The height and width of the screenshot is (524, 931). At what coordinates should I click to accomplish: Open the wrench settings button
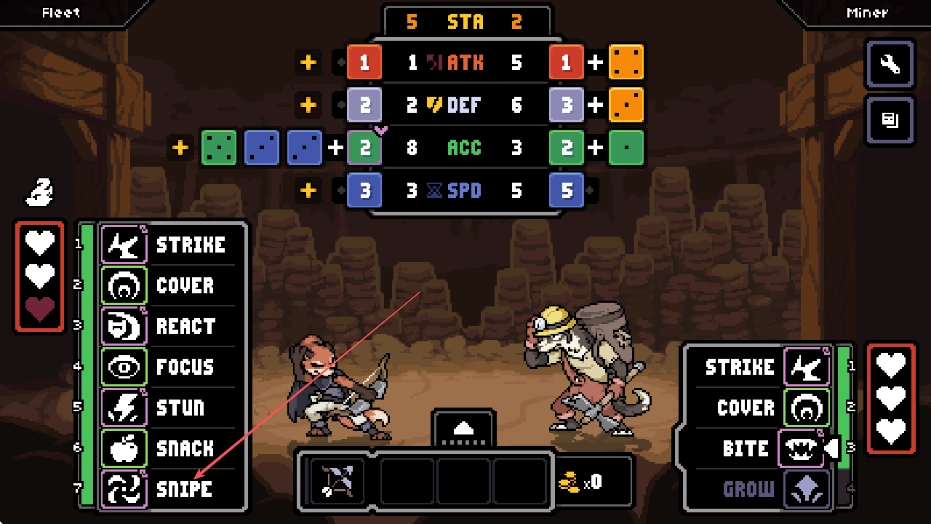[x=889, y=65]
